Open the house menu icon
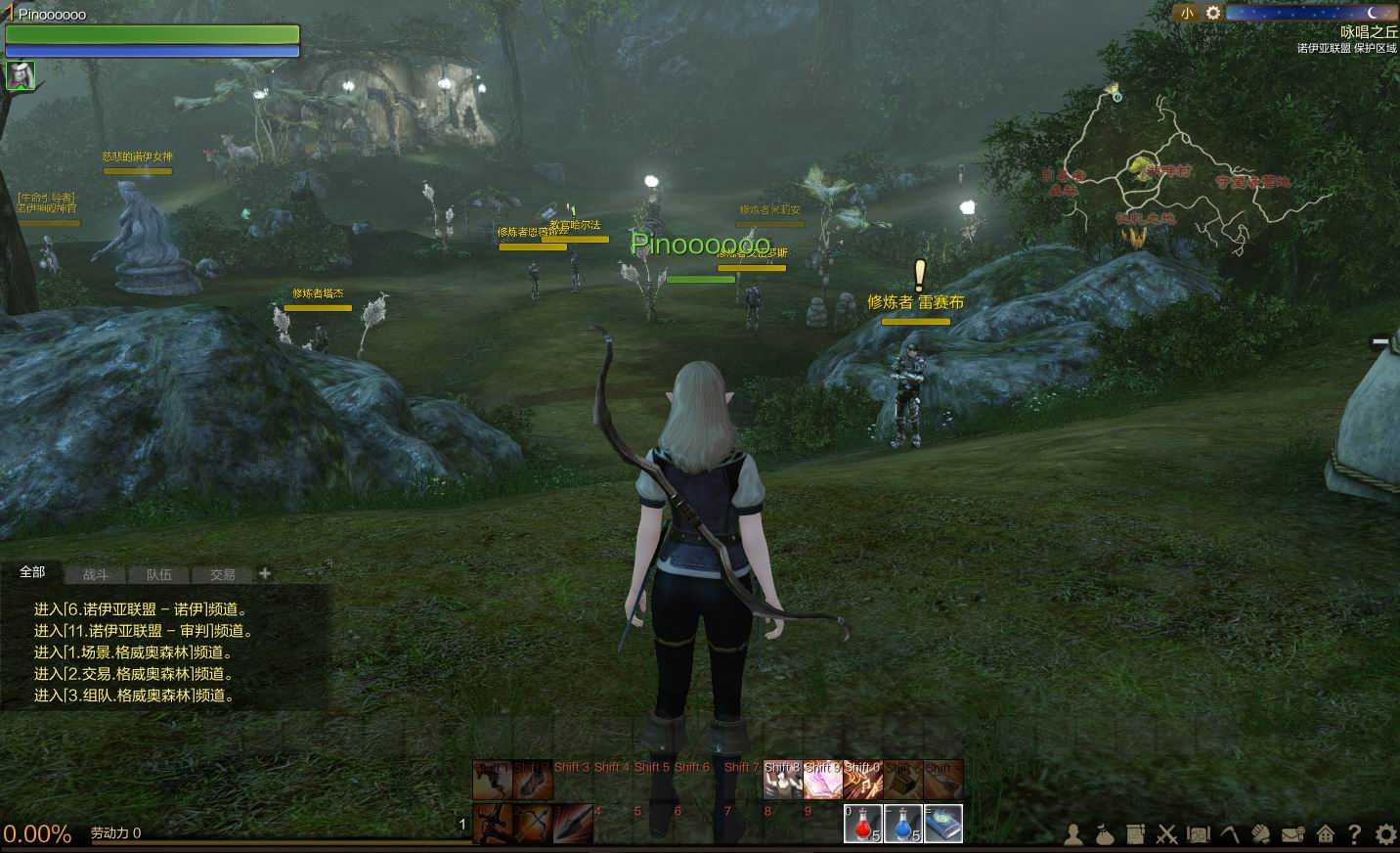 pyautogui.click(x=1325, y=834)
